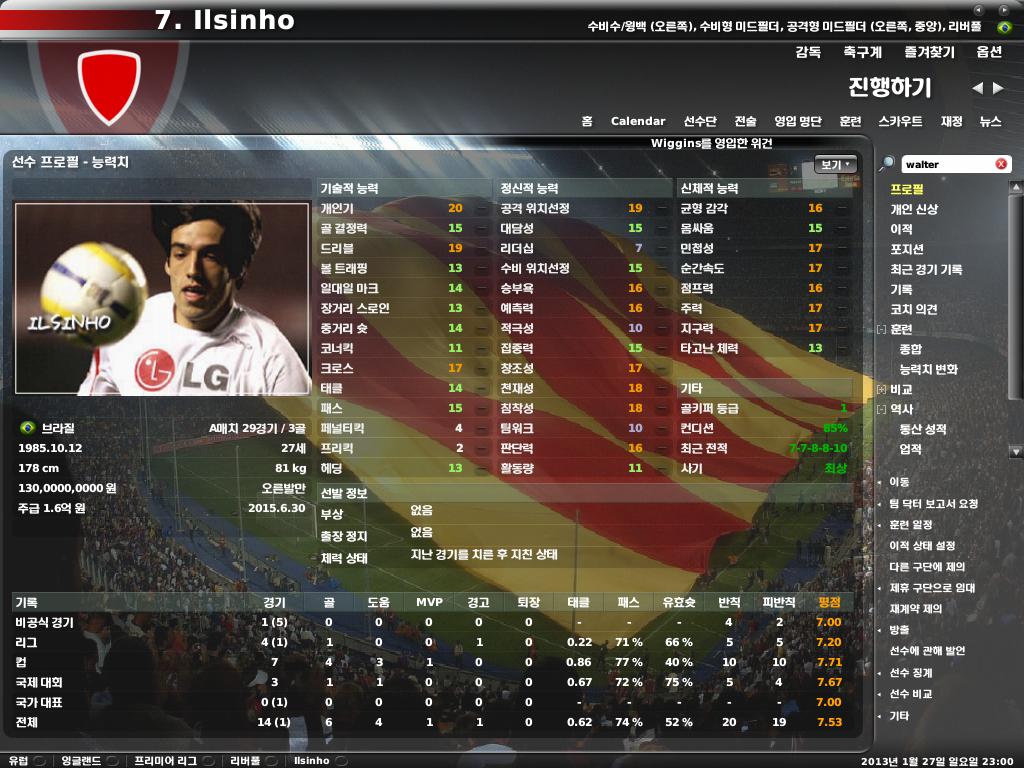Click the 진행하기 continue button
1024x768 pixels.
(x=889, y=88)
